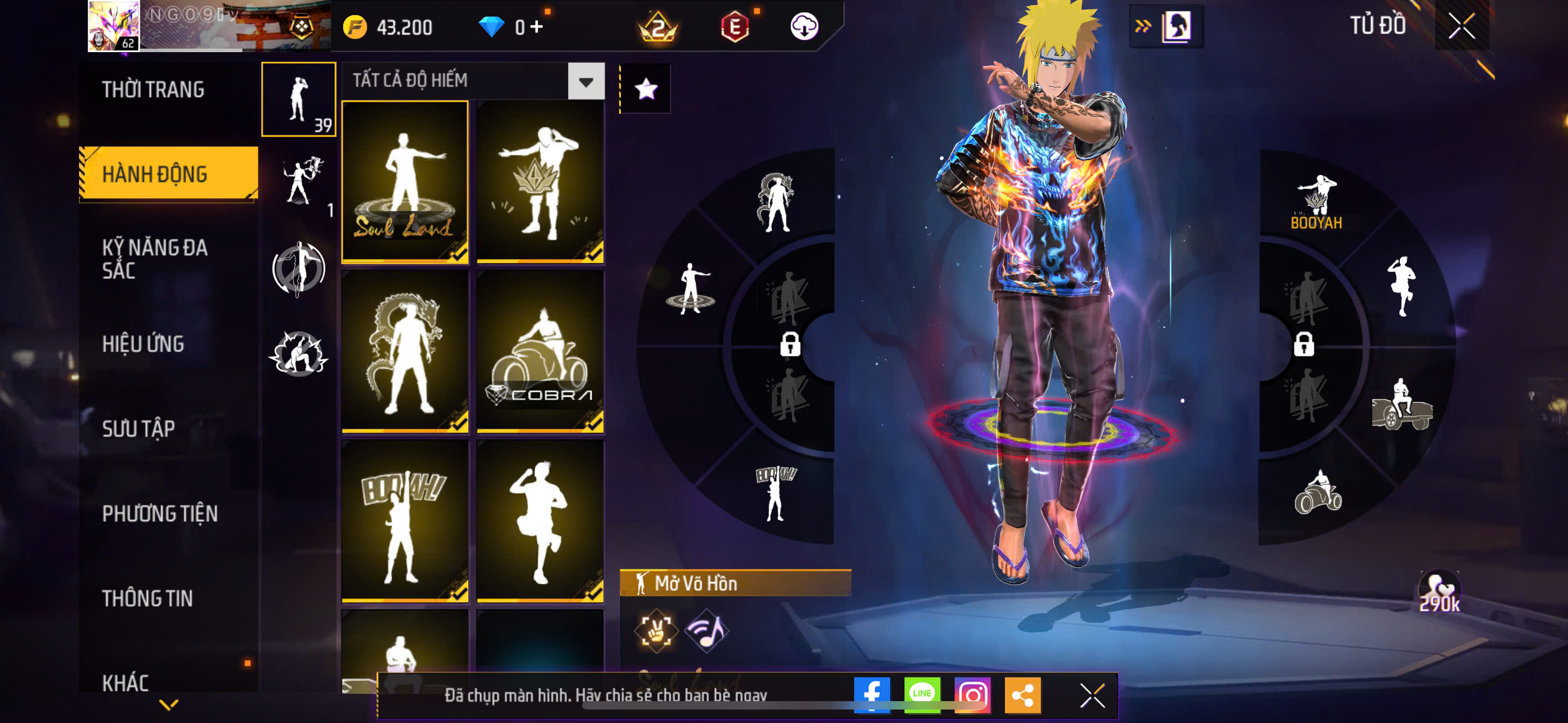Share screenshot via LINE
This screenshot has height=723, width=1568.
pyautogui.click(x=921, y=694)
